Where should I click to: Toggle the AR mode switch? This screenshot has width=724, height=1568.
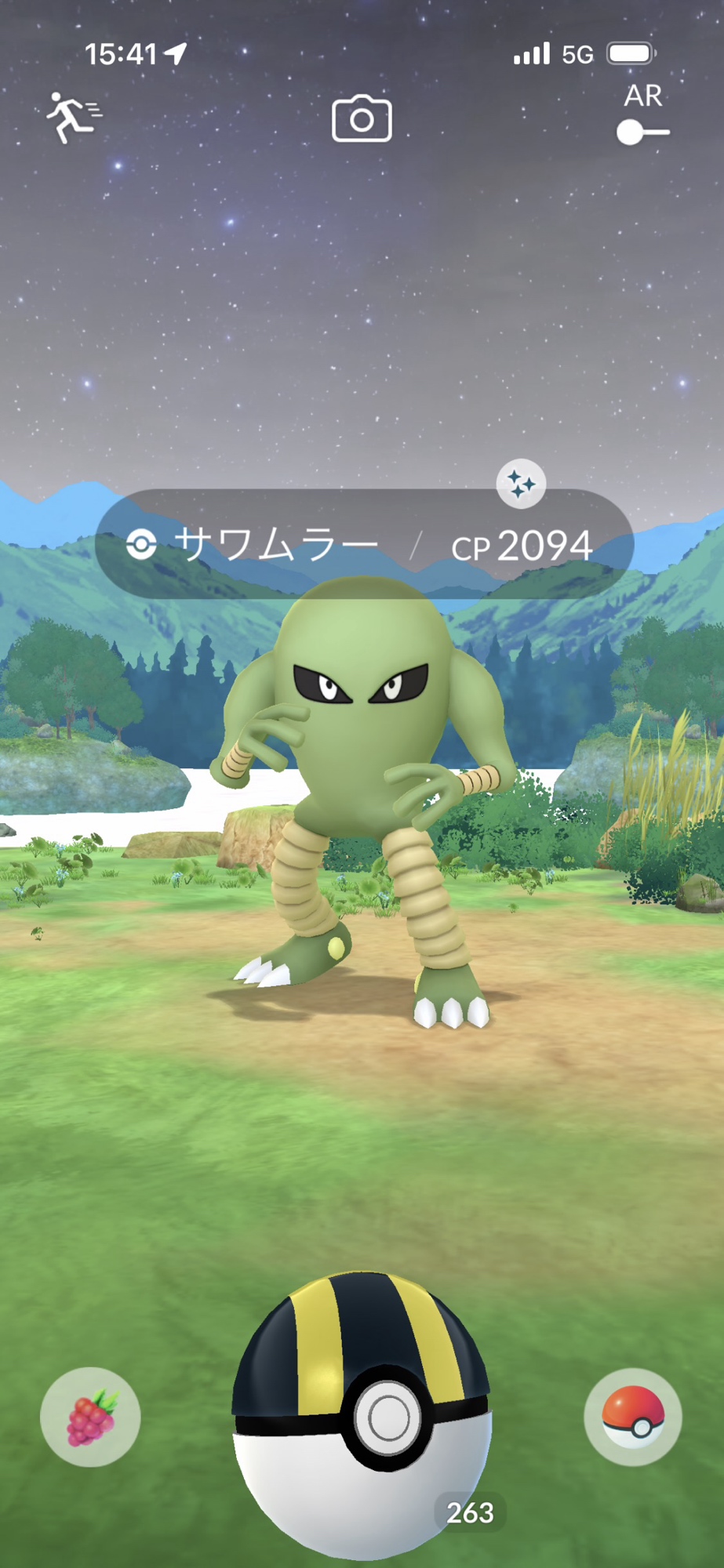642,132
